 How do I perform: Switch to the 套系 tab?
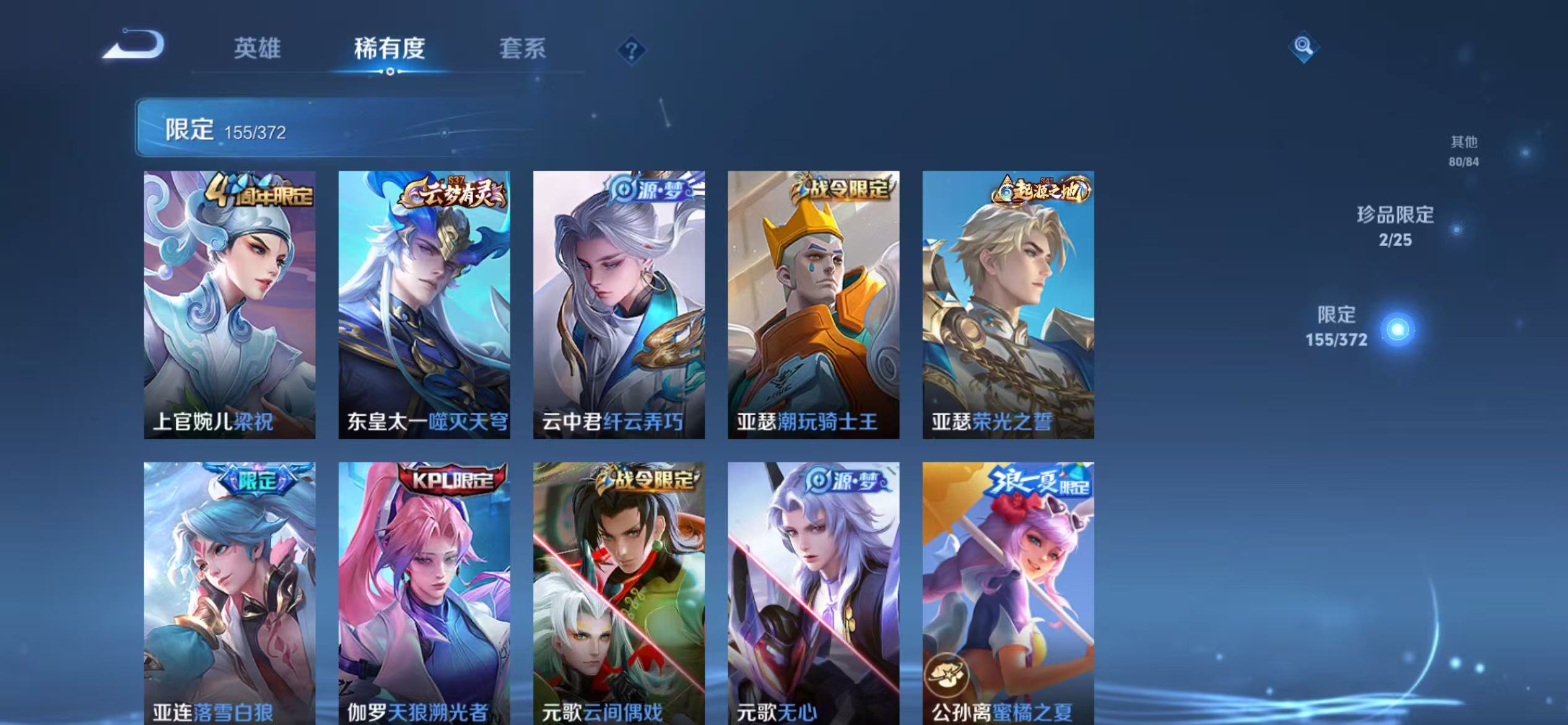coord(523,50)
